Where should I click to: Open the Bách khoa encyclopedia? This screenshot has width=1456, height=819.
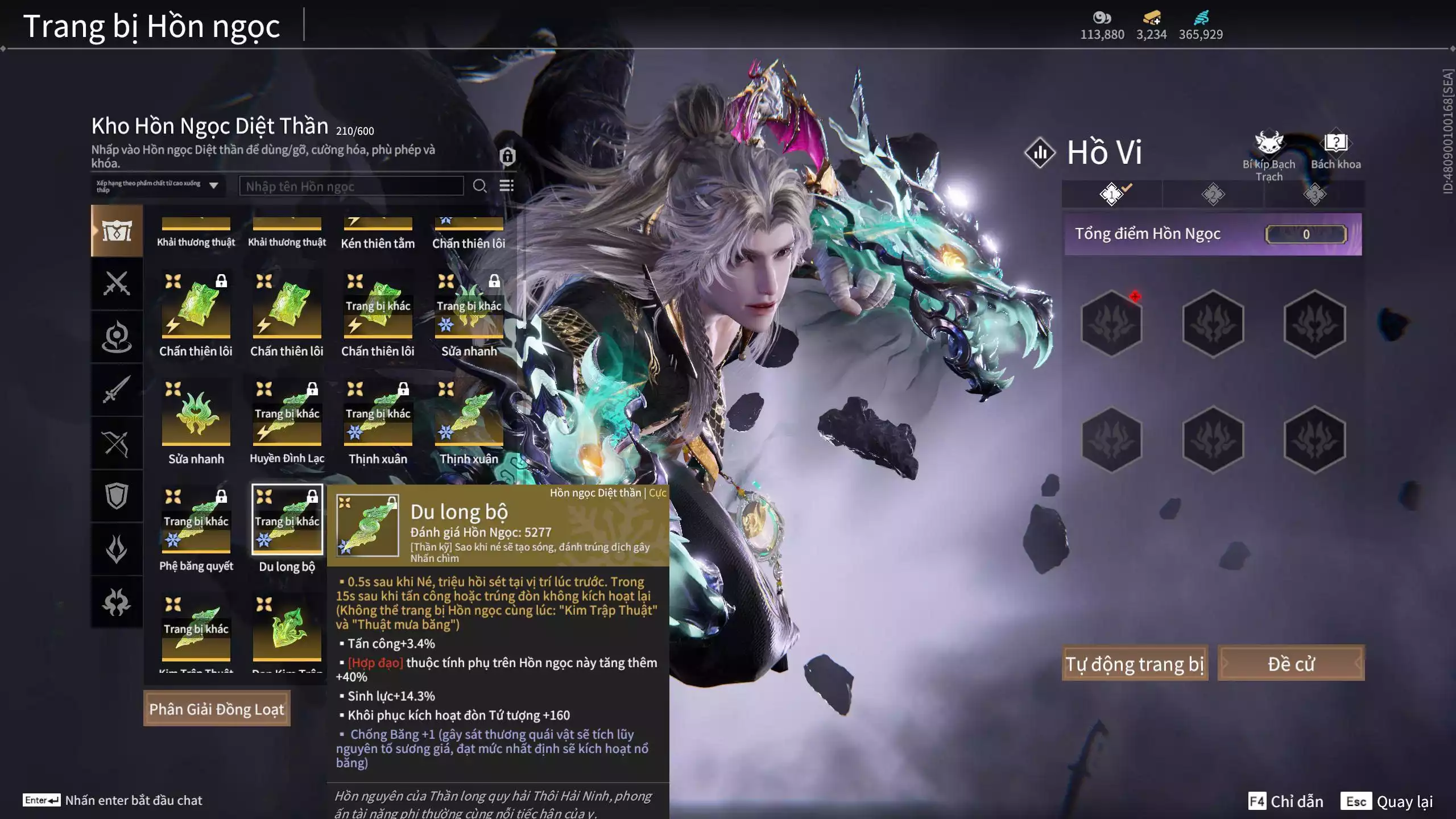(1335, 149)
